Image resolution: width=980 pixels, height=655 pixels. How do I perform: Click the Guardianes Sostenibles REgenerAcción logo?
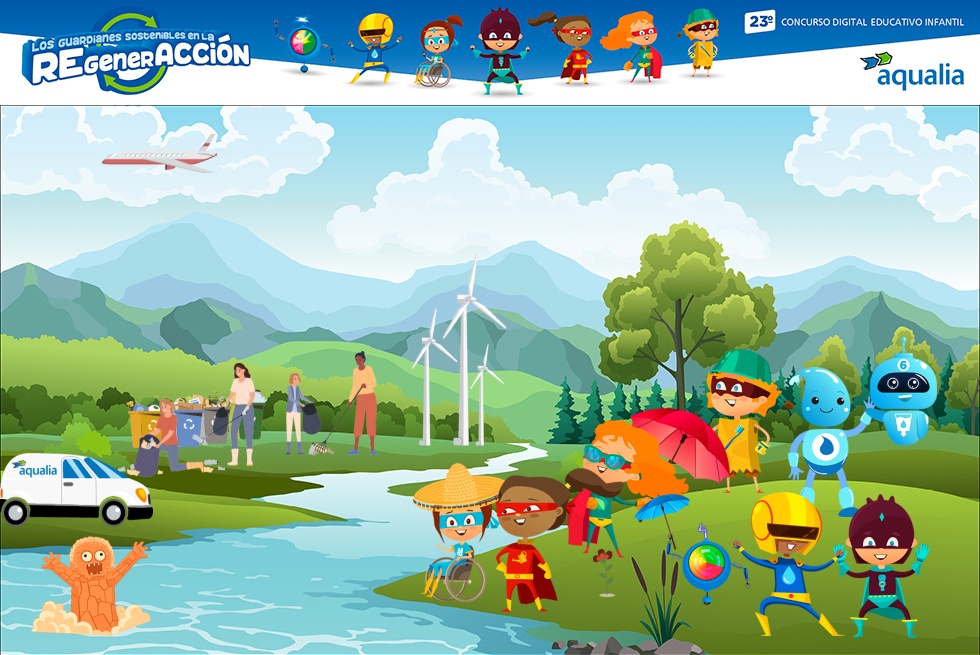click(x=137, y=55)
